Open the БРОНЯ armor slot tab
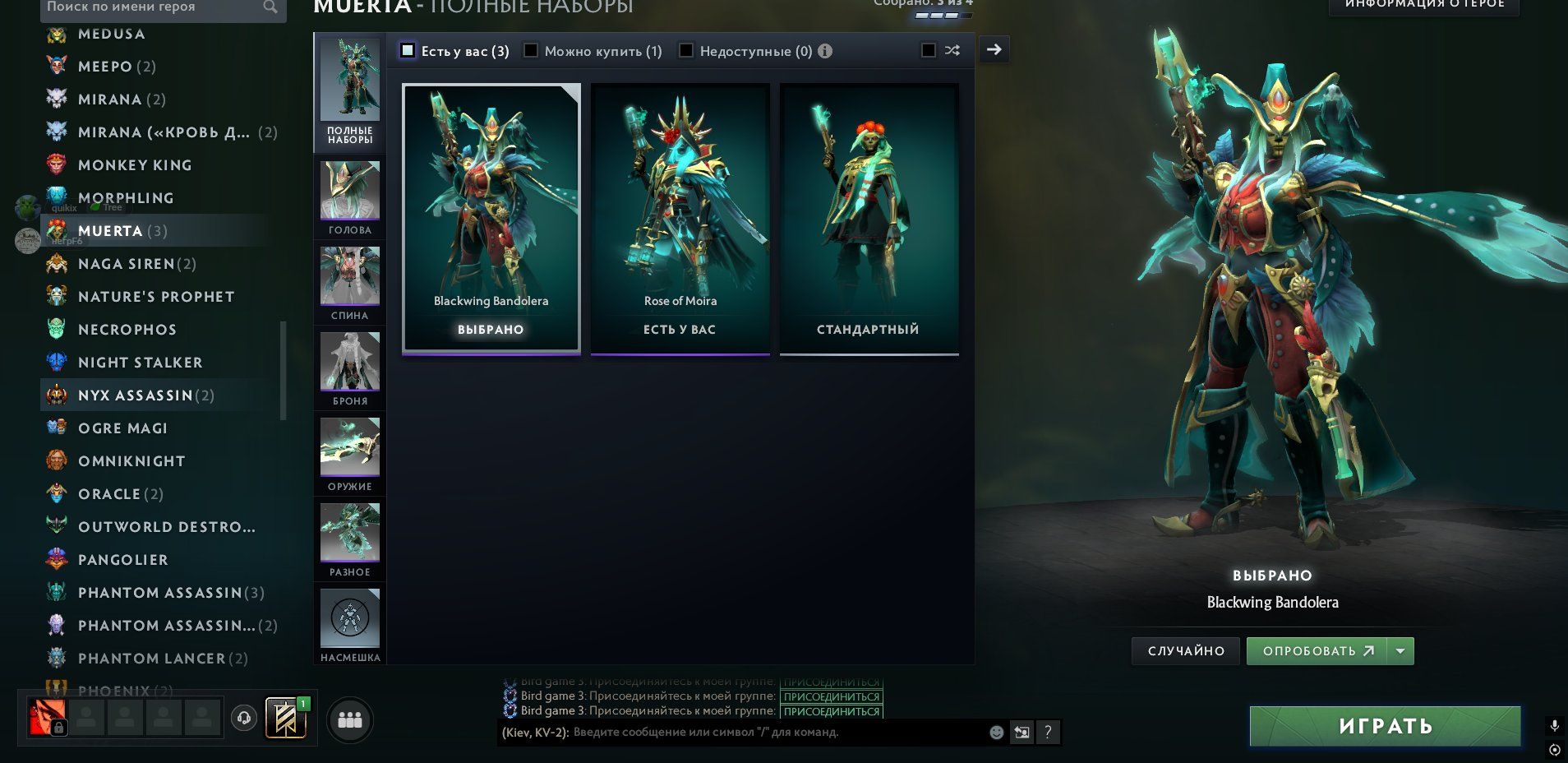Screen dimensions: 1568x763 pos(350,368)
